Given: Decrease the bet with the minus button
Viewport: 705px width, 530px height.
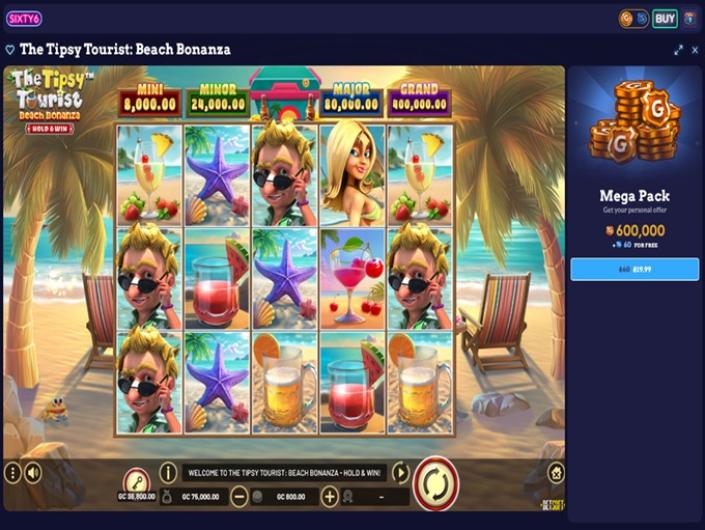Looking at the screenshot, I should 240,496.
